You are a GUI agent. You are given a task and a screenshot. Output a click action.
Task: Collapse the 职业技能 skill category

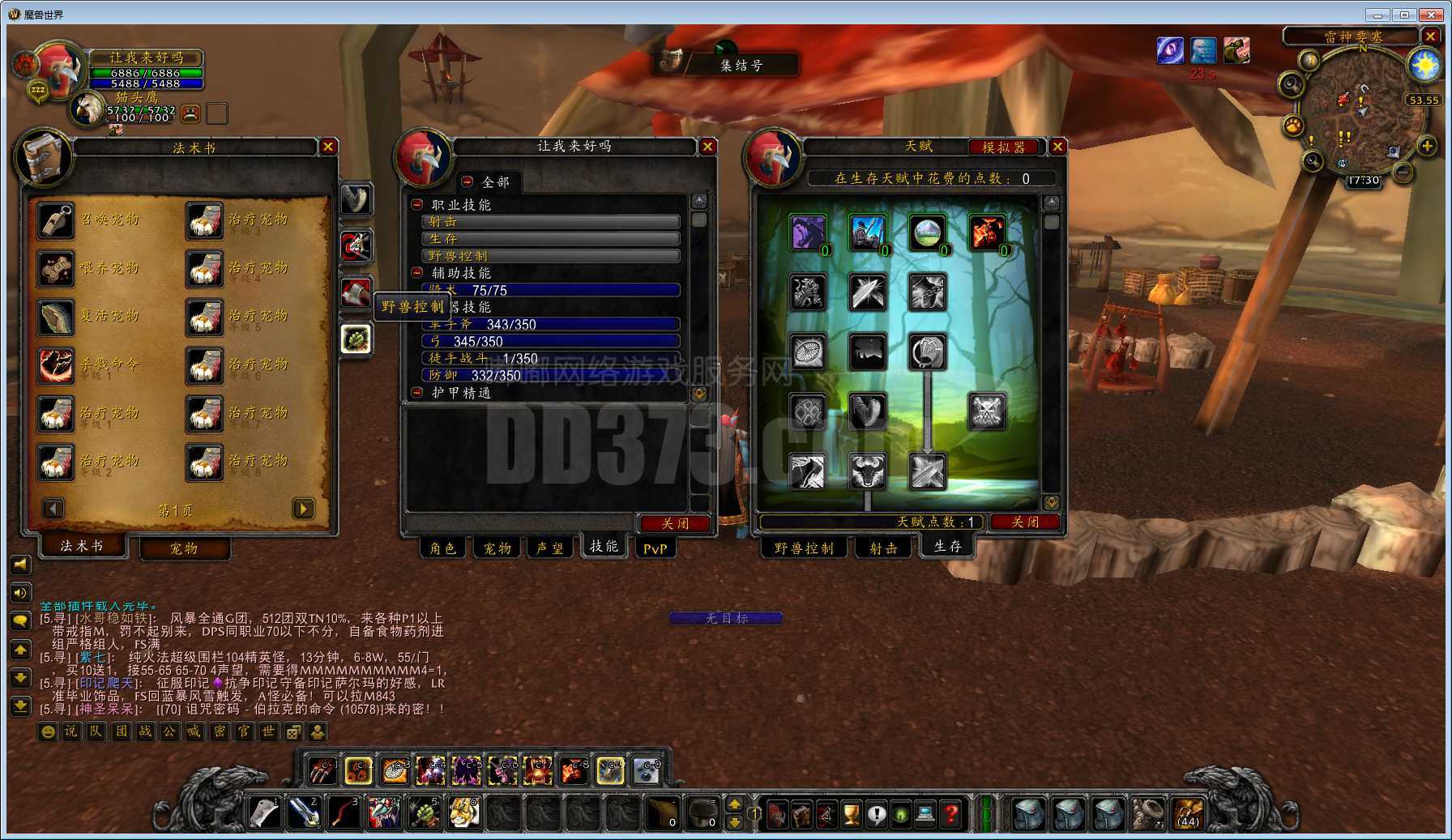tap(417, 205)
